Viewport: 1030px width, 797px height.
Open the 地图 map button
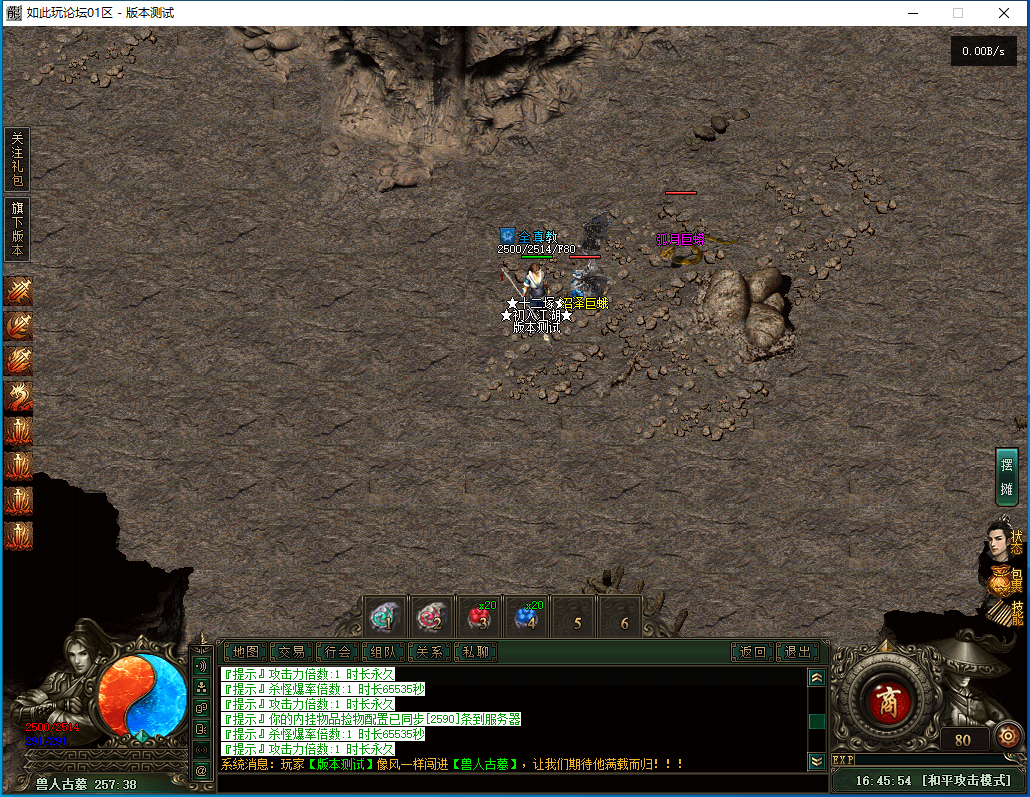[244, 652]
